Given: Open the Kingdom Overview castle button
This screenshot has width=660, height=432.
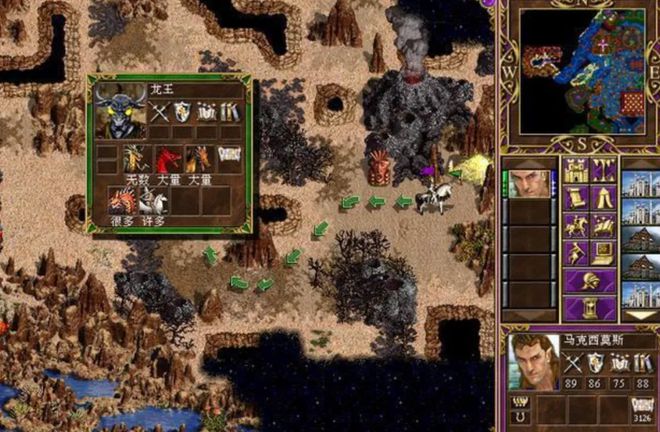Looking at the screenshot, I should [x=575, y=170].
